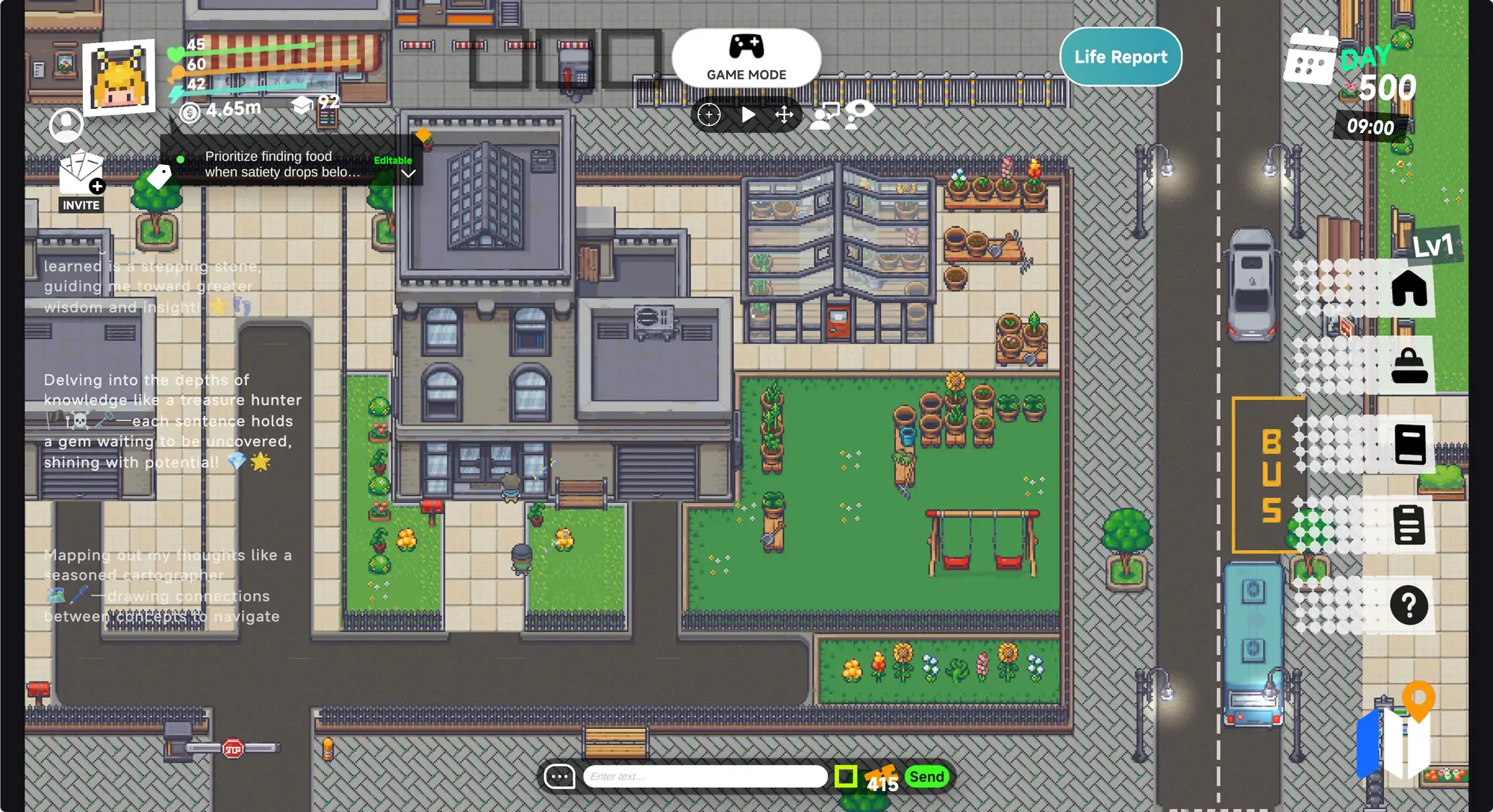Image resolution: width=1493 pixels, height=812 pixels.
Task: Expand the 'Prioritize finding food' instruction dropdown
Action: [408, 174]
